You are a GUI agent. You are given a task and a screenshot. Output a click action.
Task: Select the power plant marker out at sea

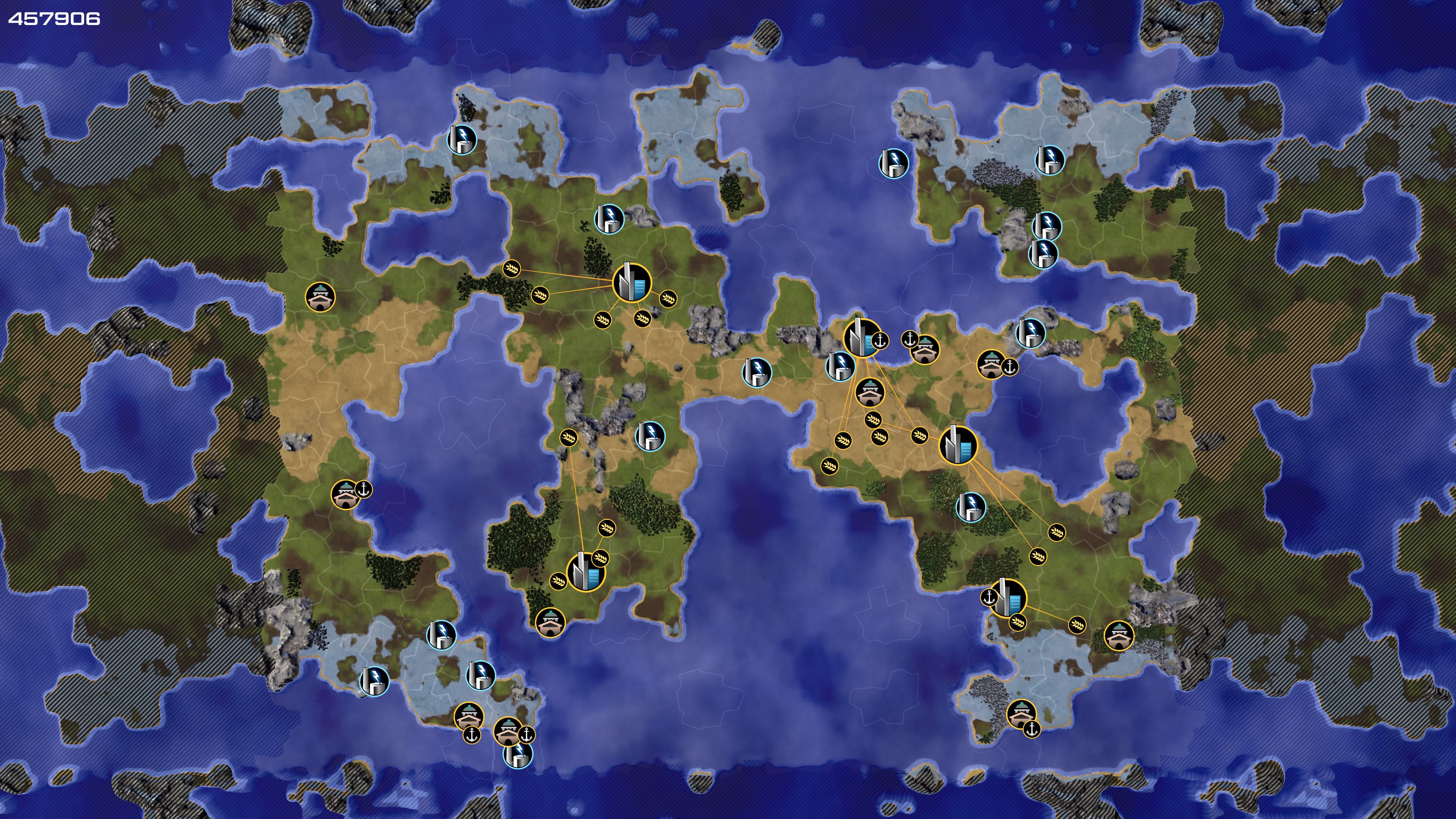tap(894, 163)
